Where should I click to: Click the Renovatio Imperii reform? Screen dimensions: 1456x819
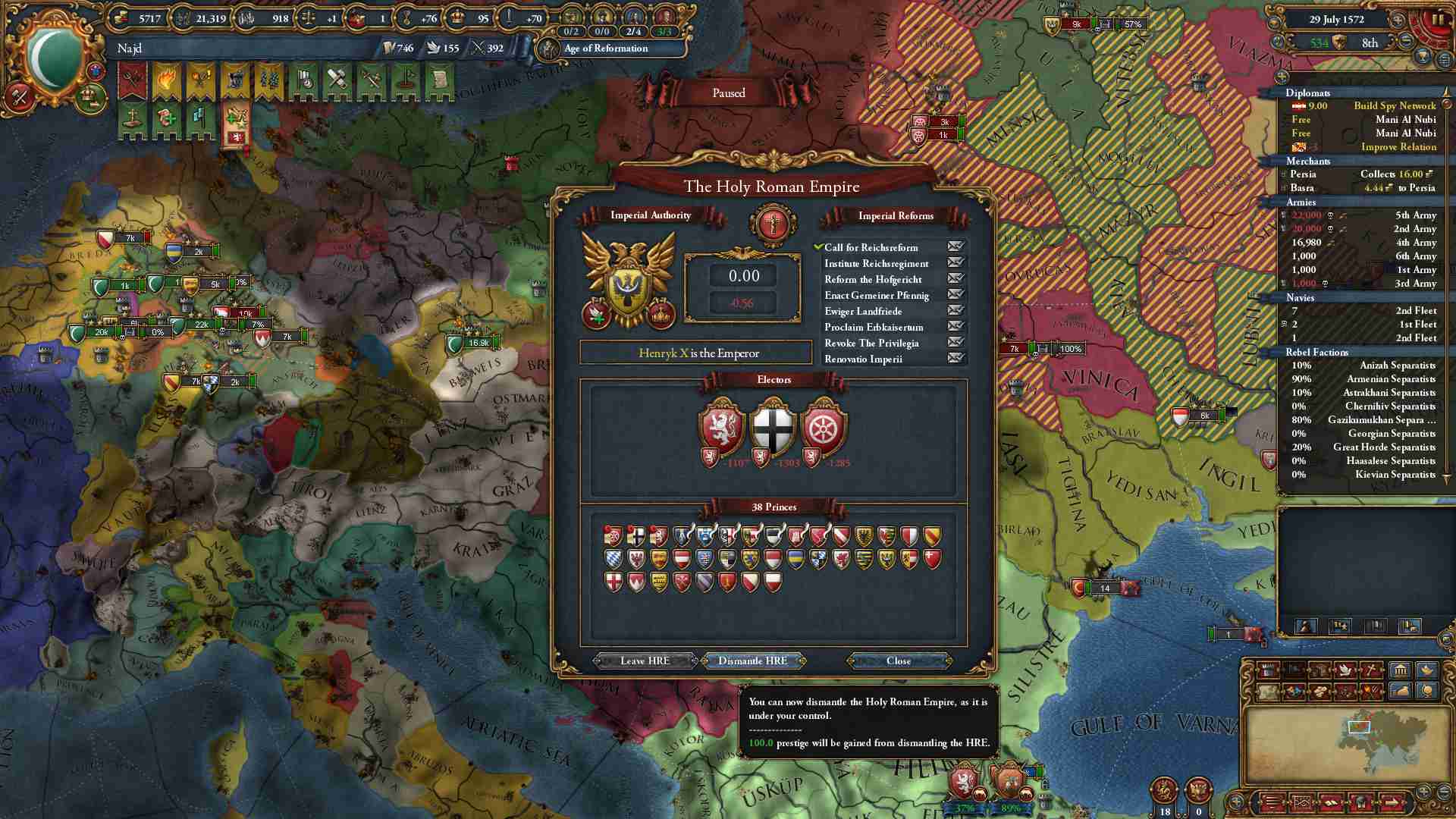(x=863, y=359)
